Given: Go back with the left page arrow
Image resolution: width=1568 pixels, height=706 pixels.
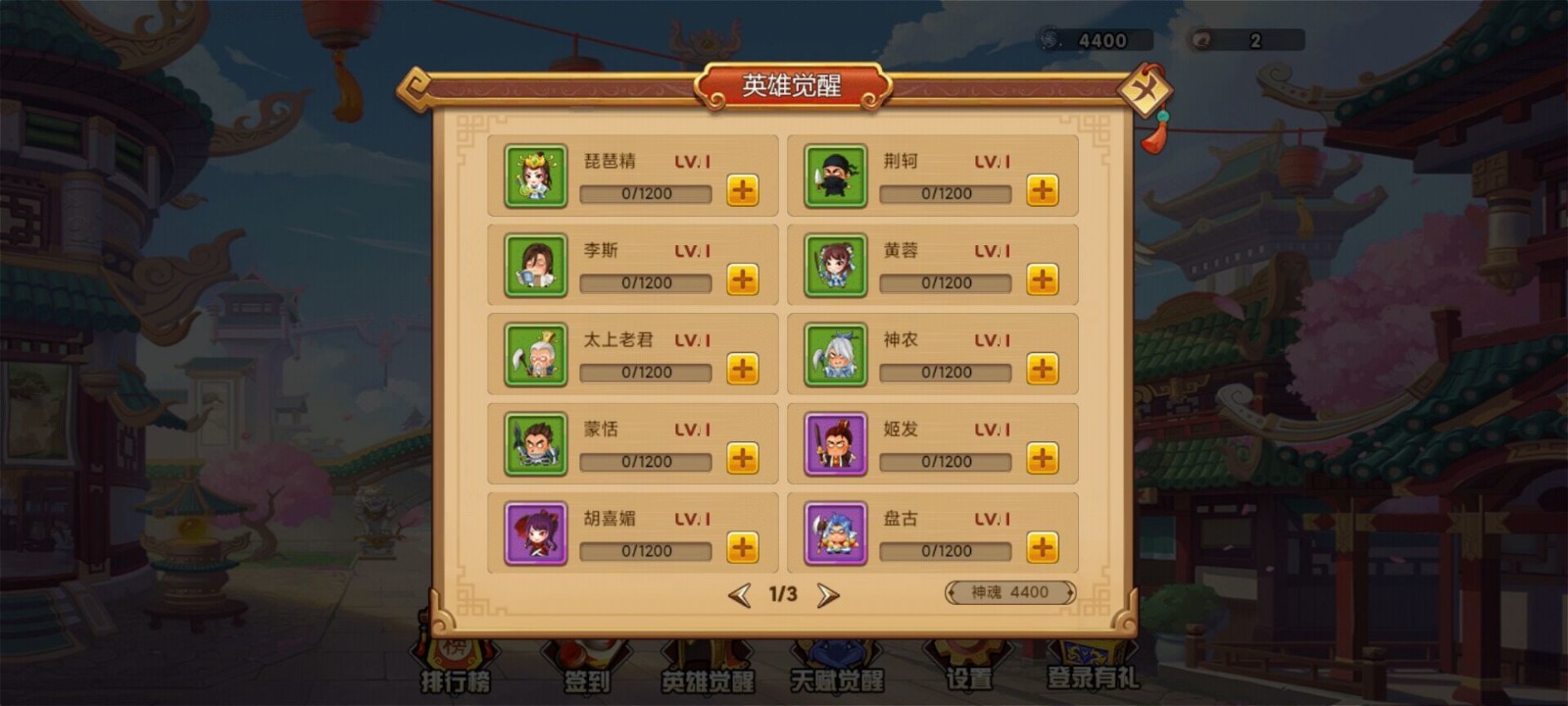Looking at the screenshot, I should click(741, 592).
